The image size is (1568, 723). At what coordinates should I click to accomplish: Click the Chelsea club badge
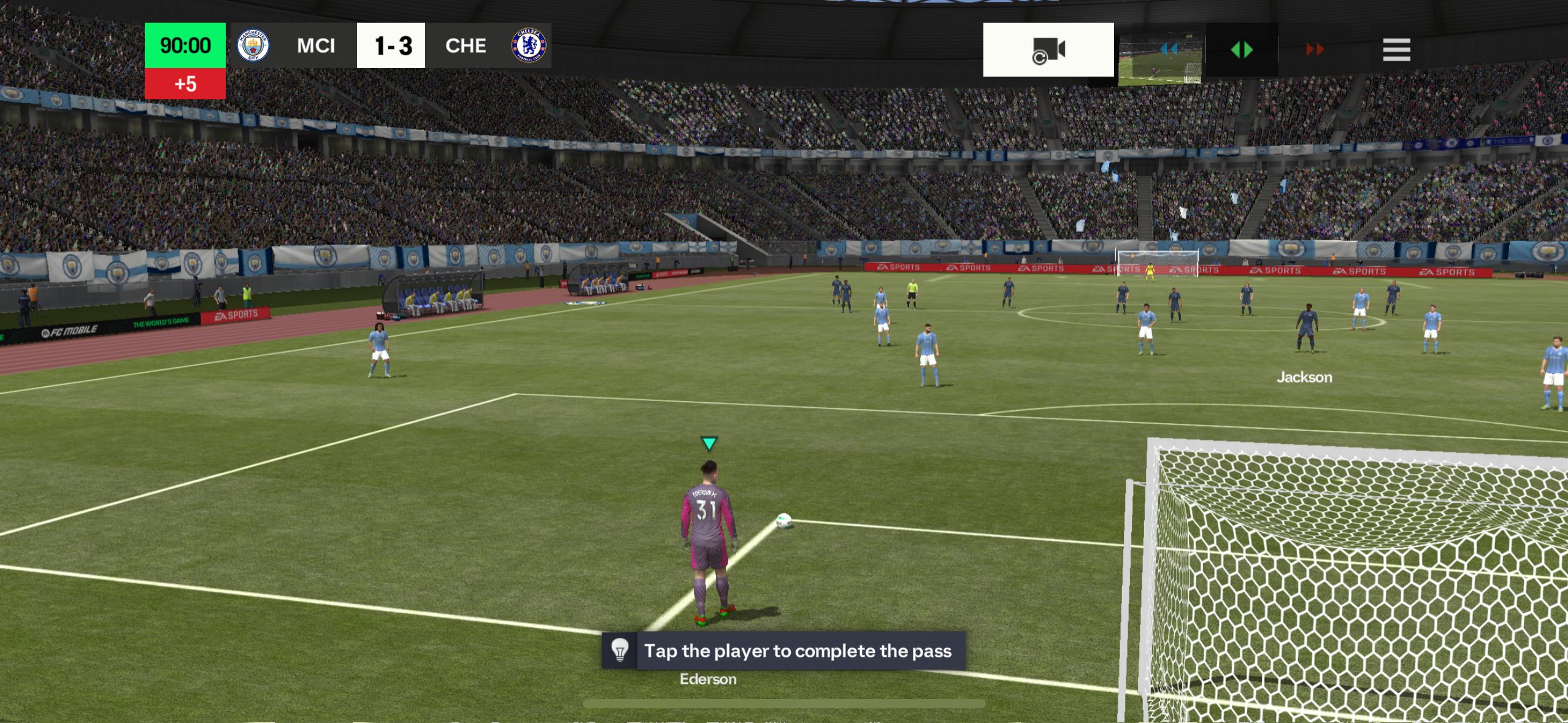click(x=528, y=45)
